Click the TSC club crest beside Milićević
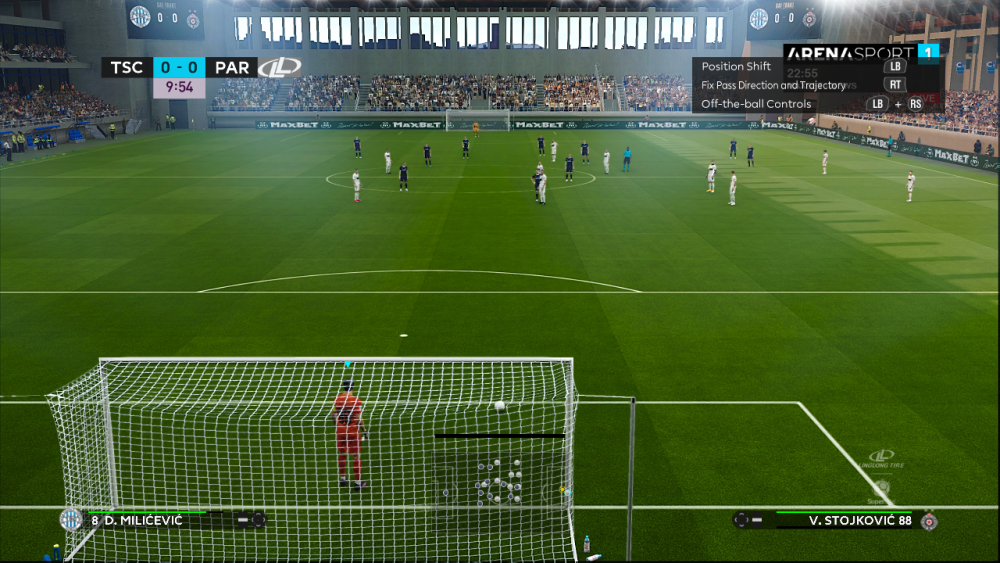Screen dimensions: 1000x563 pos(70,519)
